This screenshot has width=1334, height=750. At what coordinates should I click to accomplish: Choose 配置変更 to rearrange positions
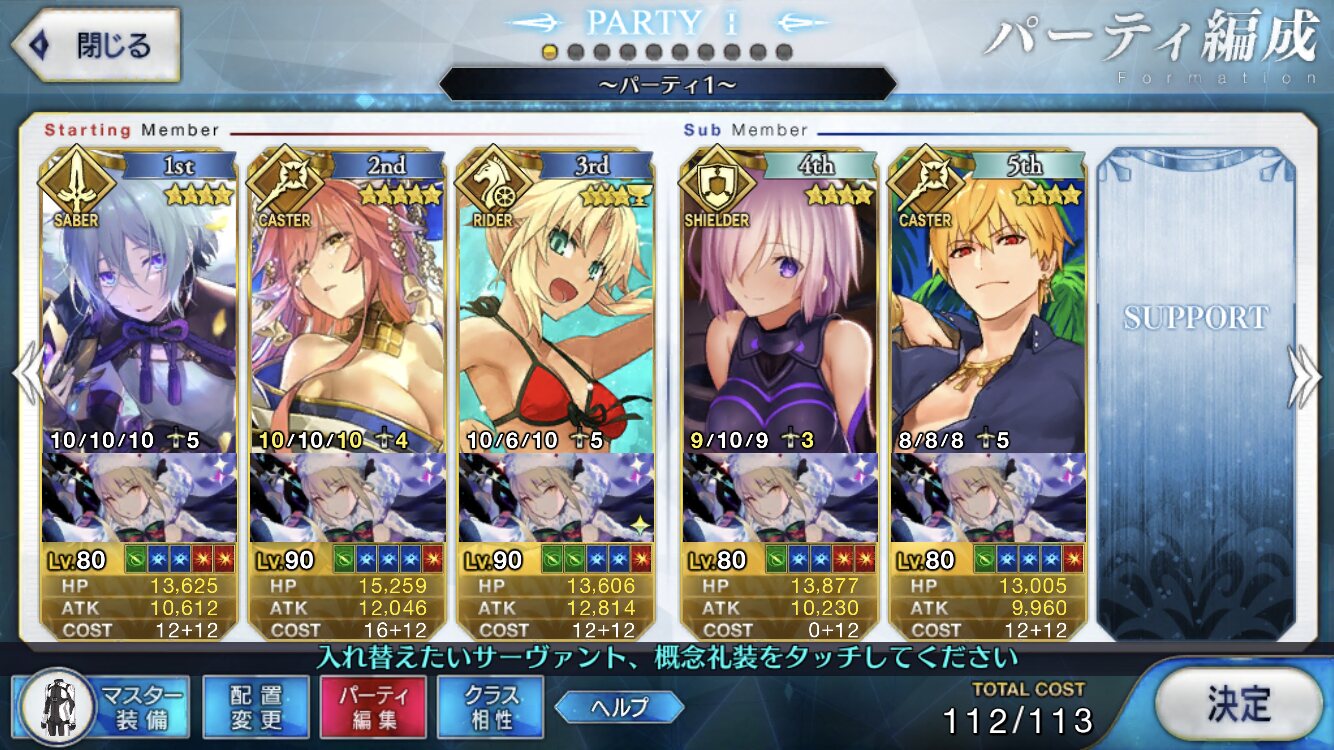coord(255,705)
